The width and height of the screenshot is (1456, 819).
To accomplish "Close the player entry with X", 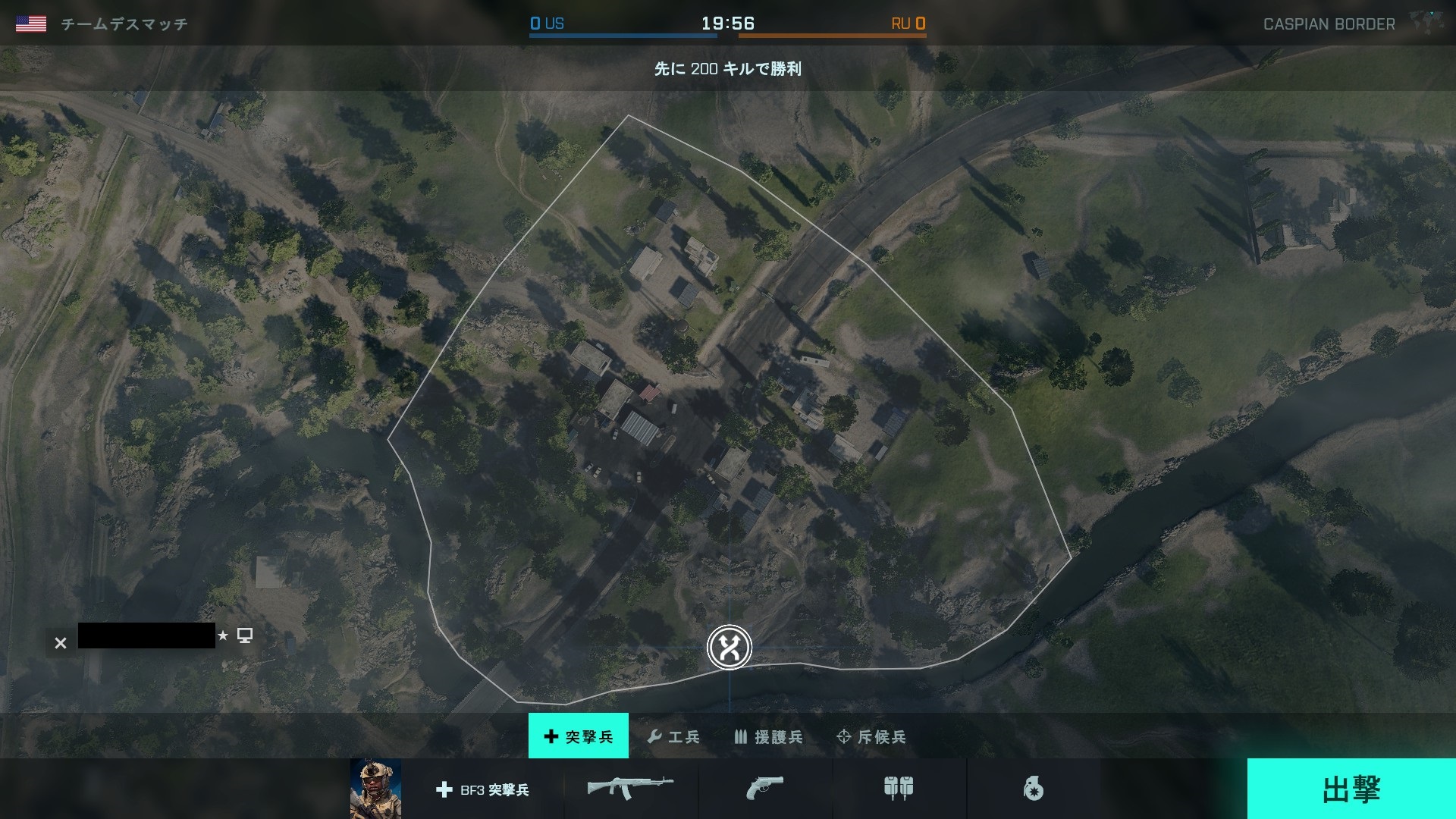I will click(x=61, y=643).
